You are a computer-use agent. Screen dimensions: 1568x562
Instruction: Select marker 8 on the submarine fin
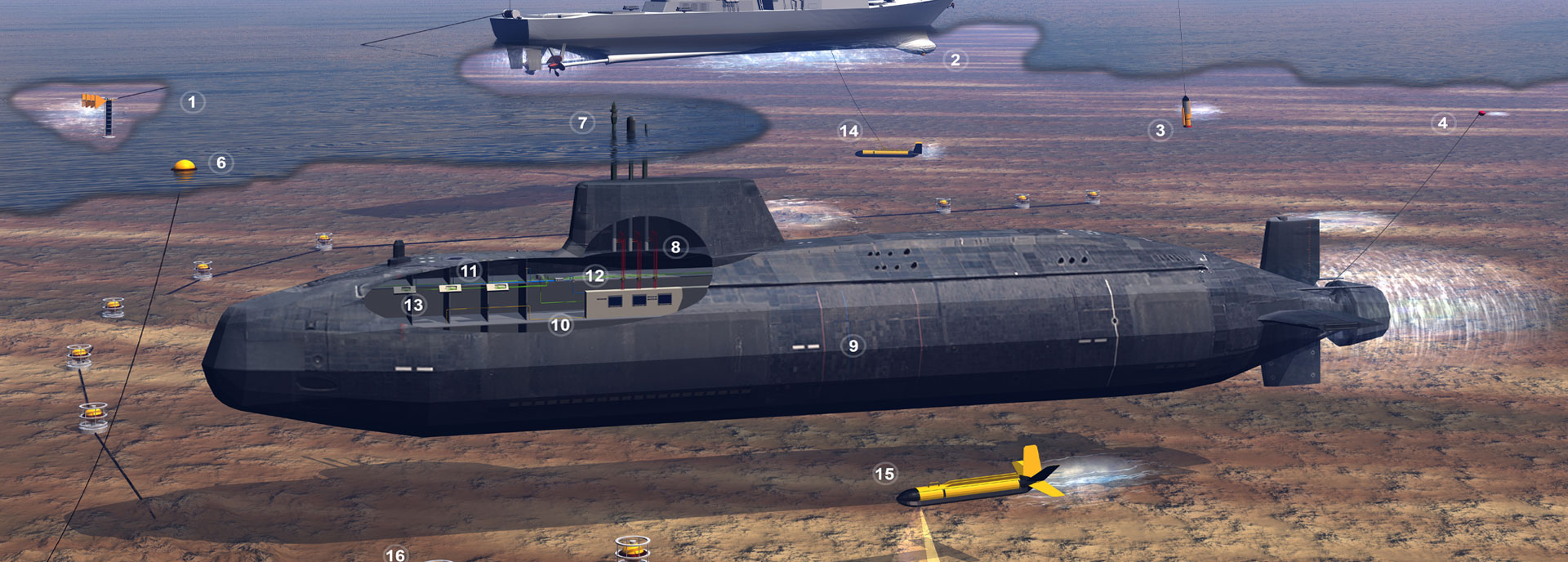pyautogui.click(x=675, y=247)
